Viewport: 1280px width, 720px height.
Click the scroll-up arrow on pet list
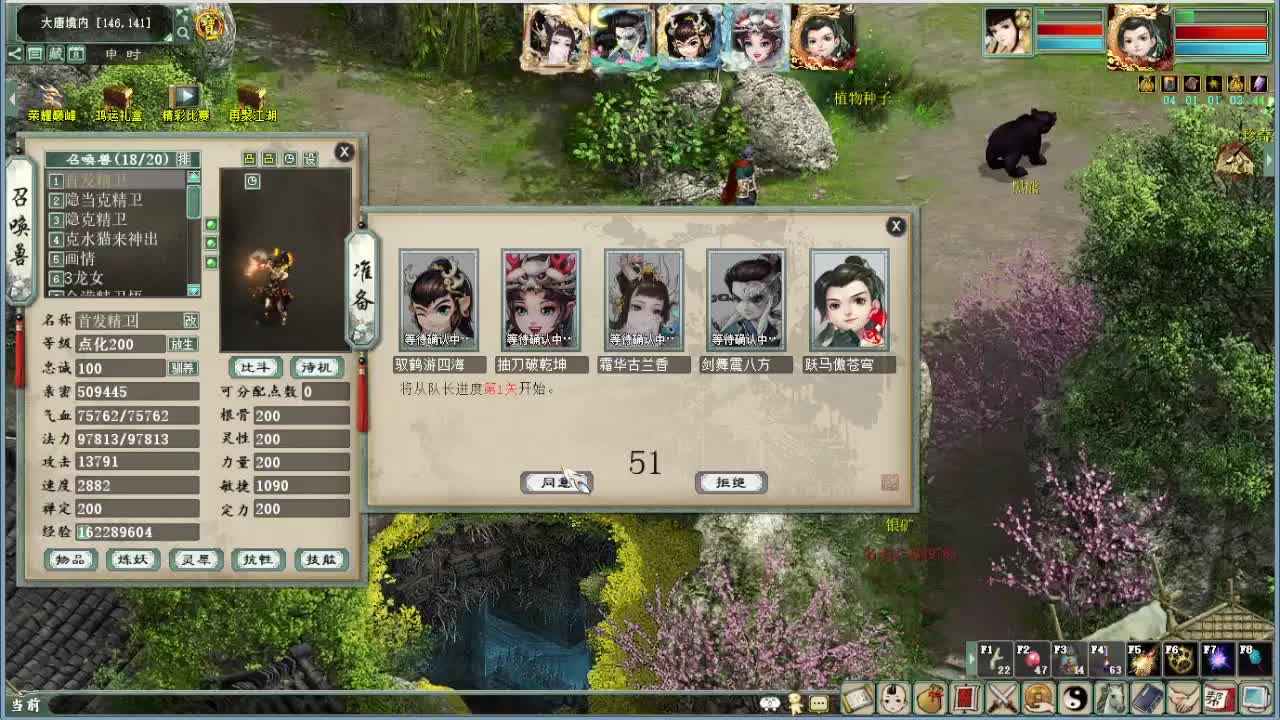point(193,175)
